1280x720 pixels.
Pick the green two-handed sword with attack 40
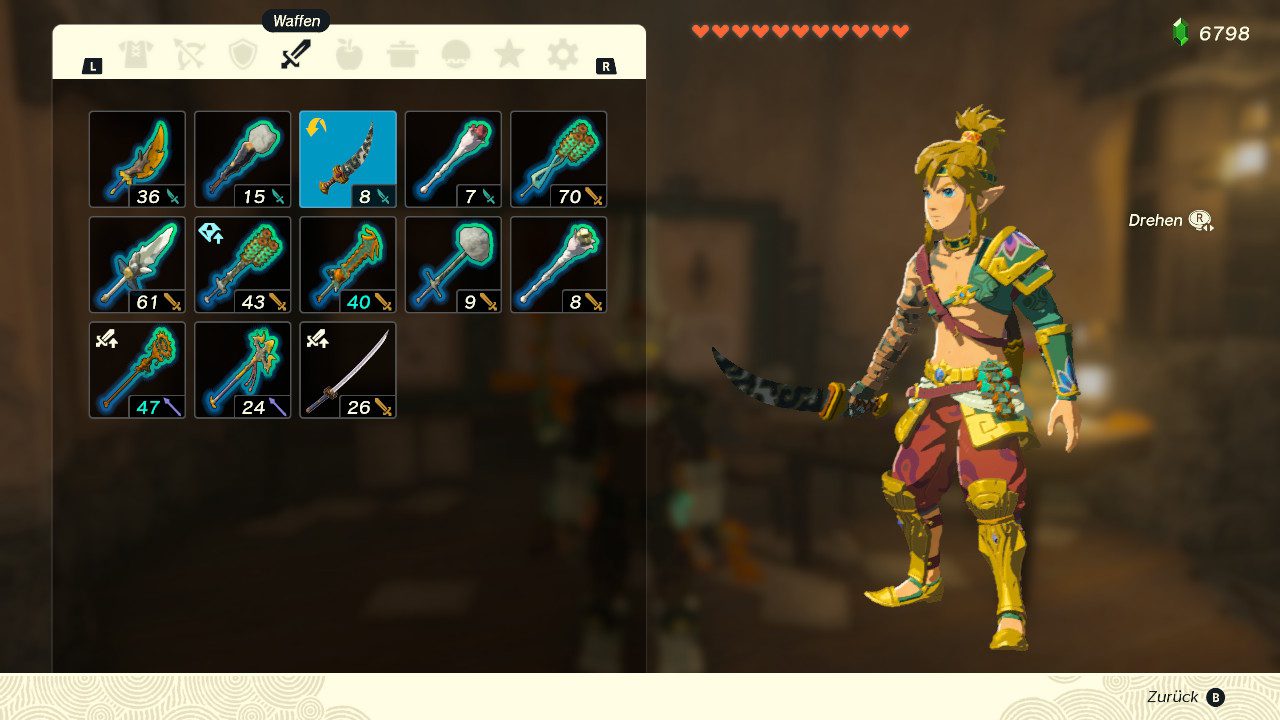click(348, 265)
